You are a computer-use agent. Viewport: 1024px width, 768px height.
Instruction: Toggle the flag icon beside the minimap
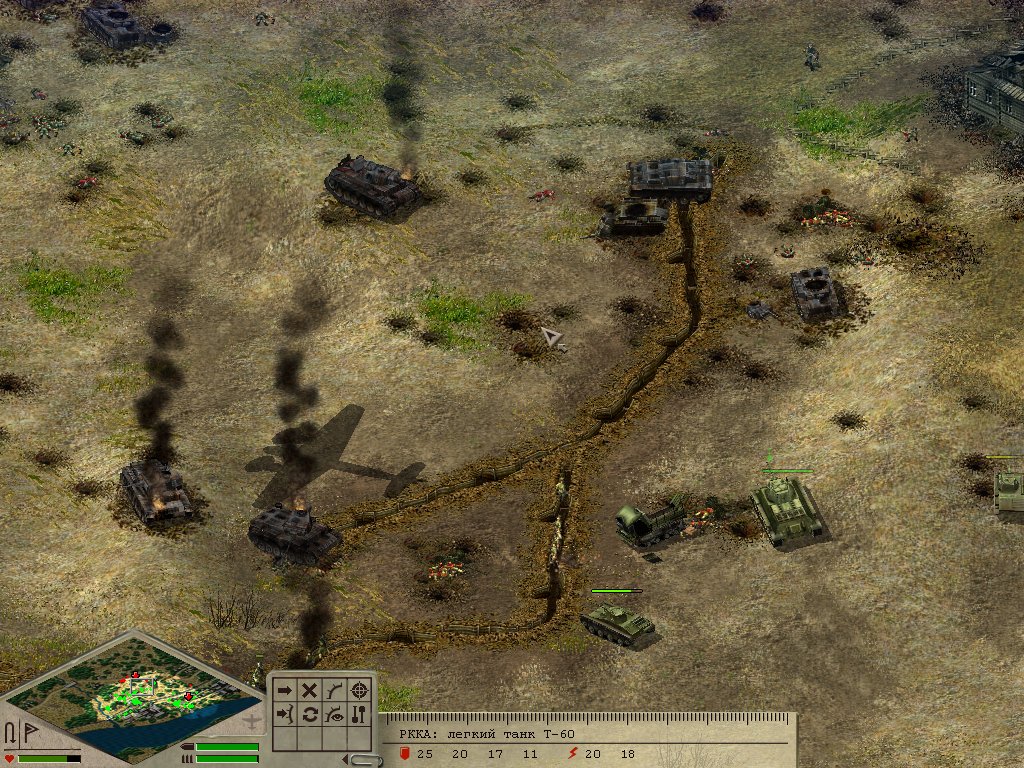pos(28,733)
